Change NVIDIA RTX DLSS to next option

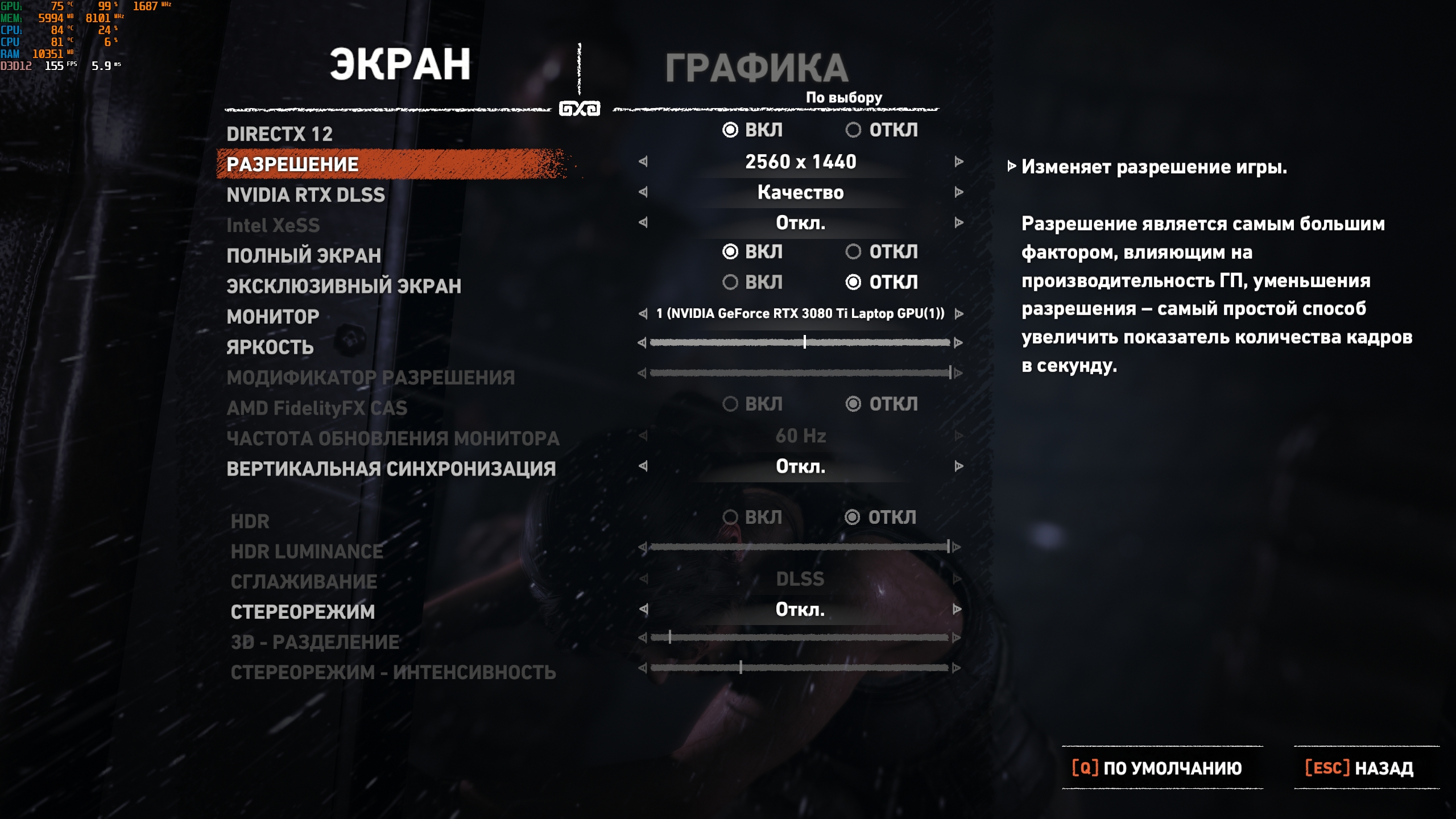pos(959,192)
